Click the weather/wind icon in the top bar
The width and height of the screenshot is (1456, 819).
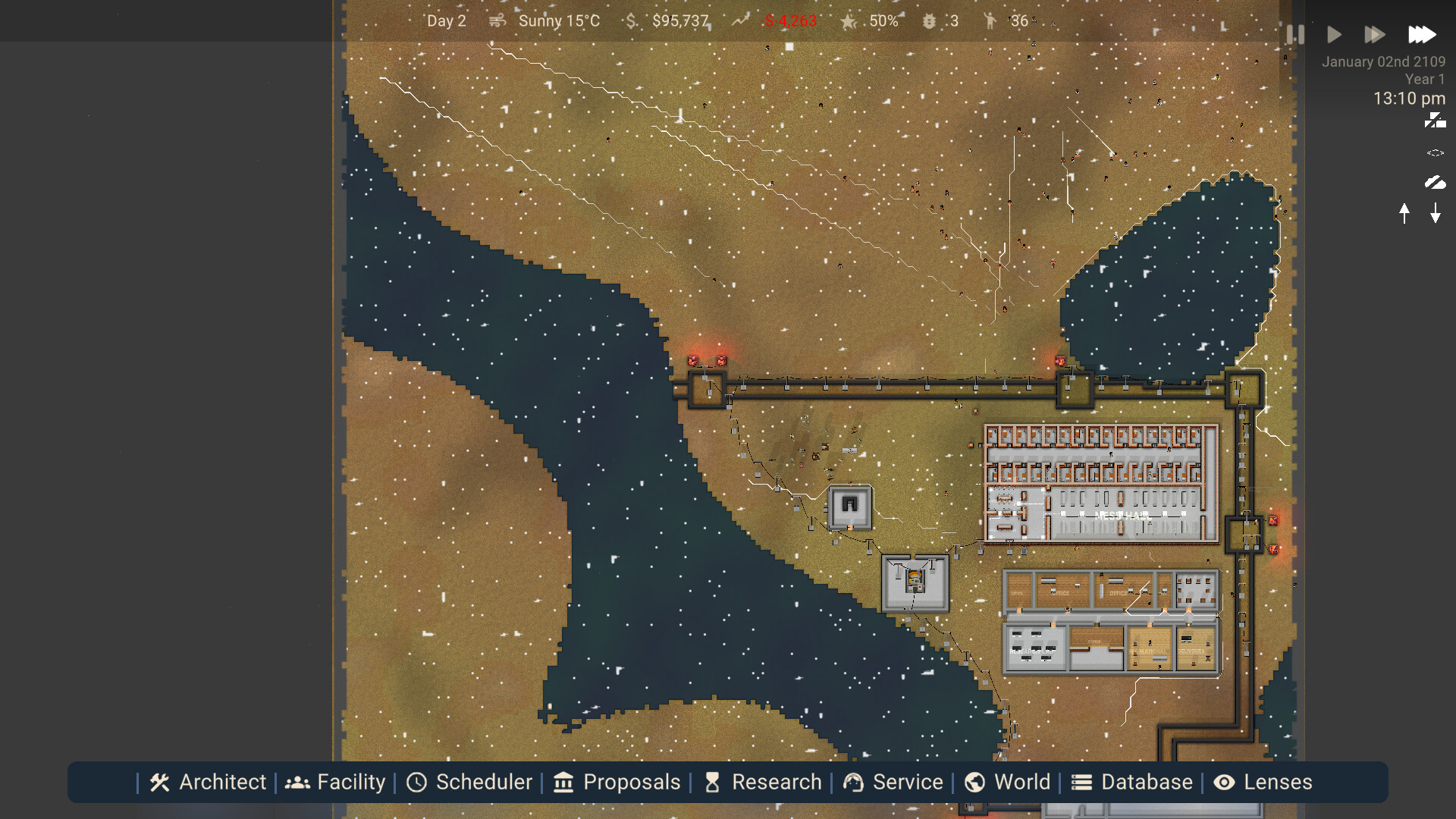click(x=497, y=21)
